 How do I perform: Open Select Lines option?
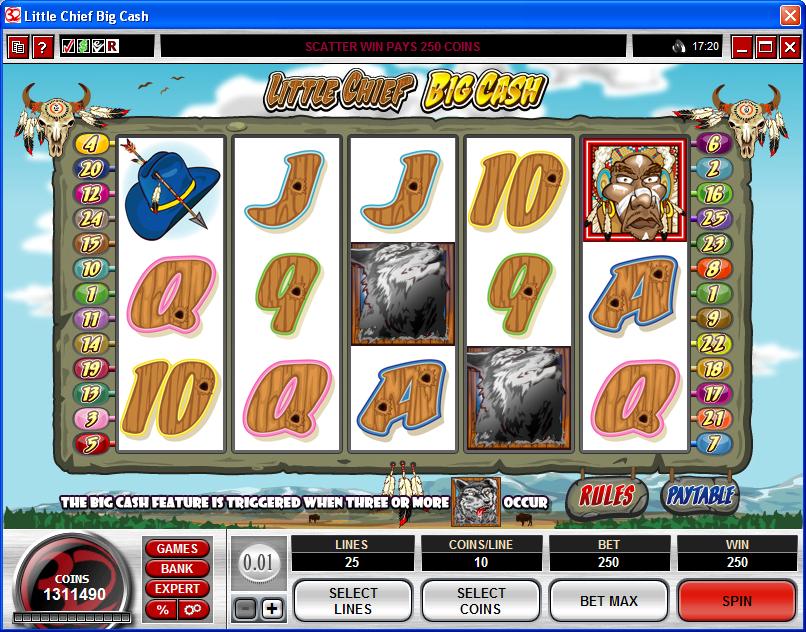pos(352,601)
